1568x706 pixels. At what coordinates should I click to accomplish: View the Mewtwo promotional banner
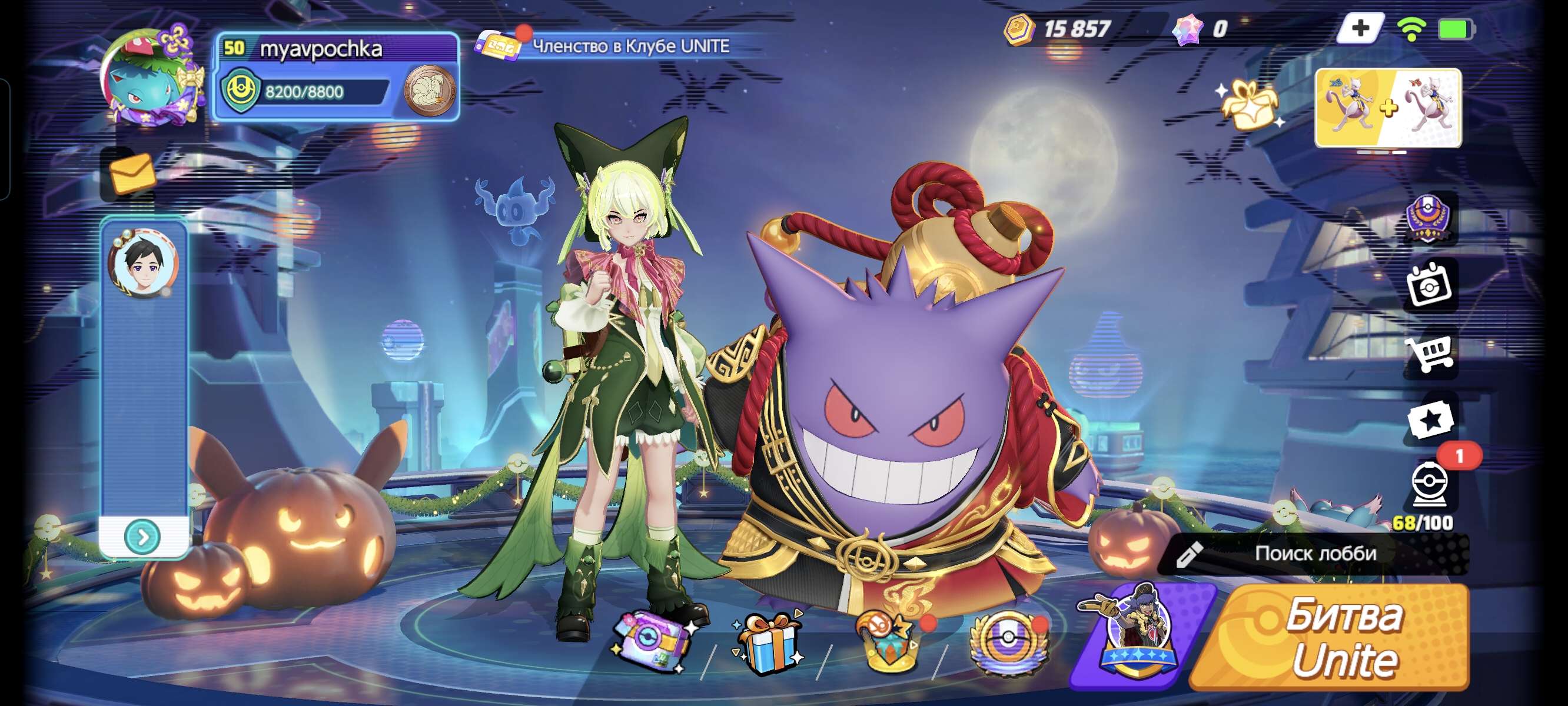(x=1388, y=108)
